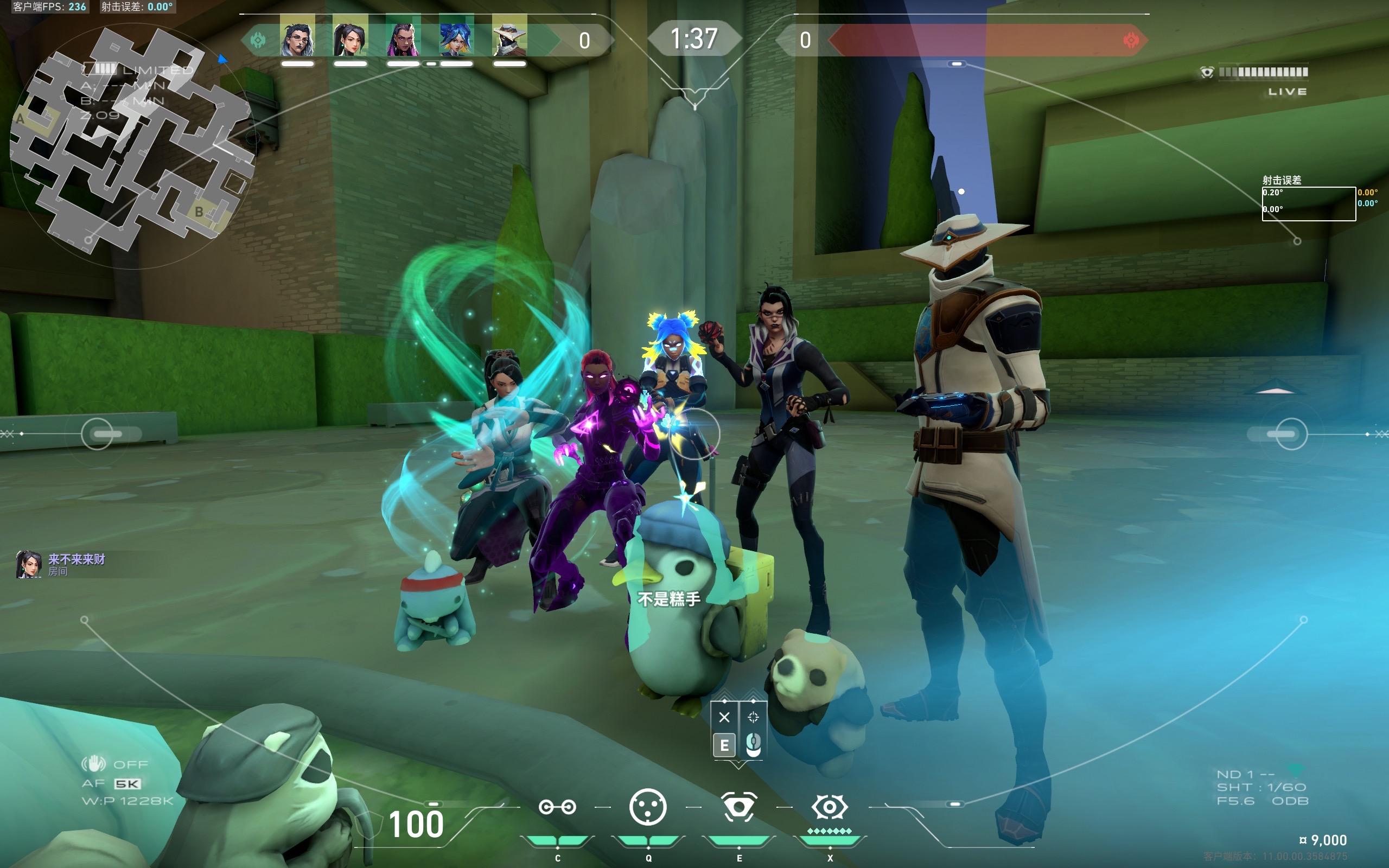Activate the Trapwire ability icon

tap(557, 807)
